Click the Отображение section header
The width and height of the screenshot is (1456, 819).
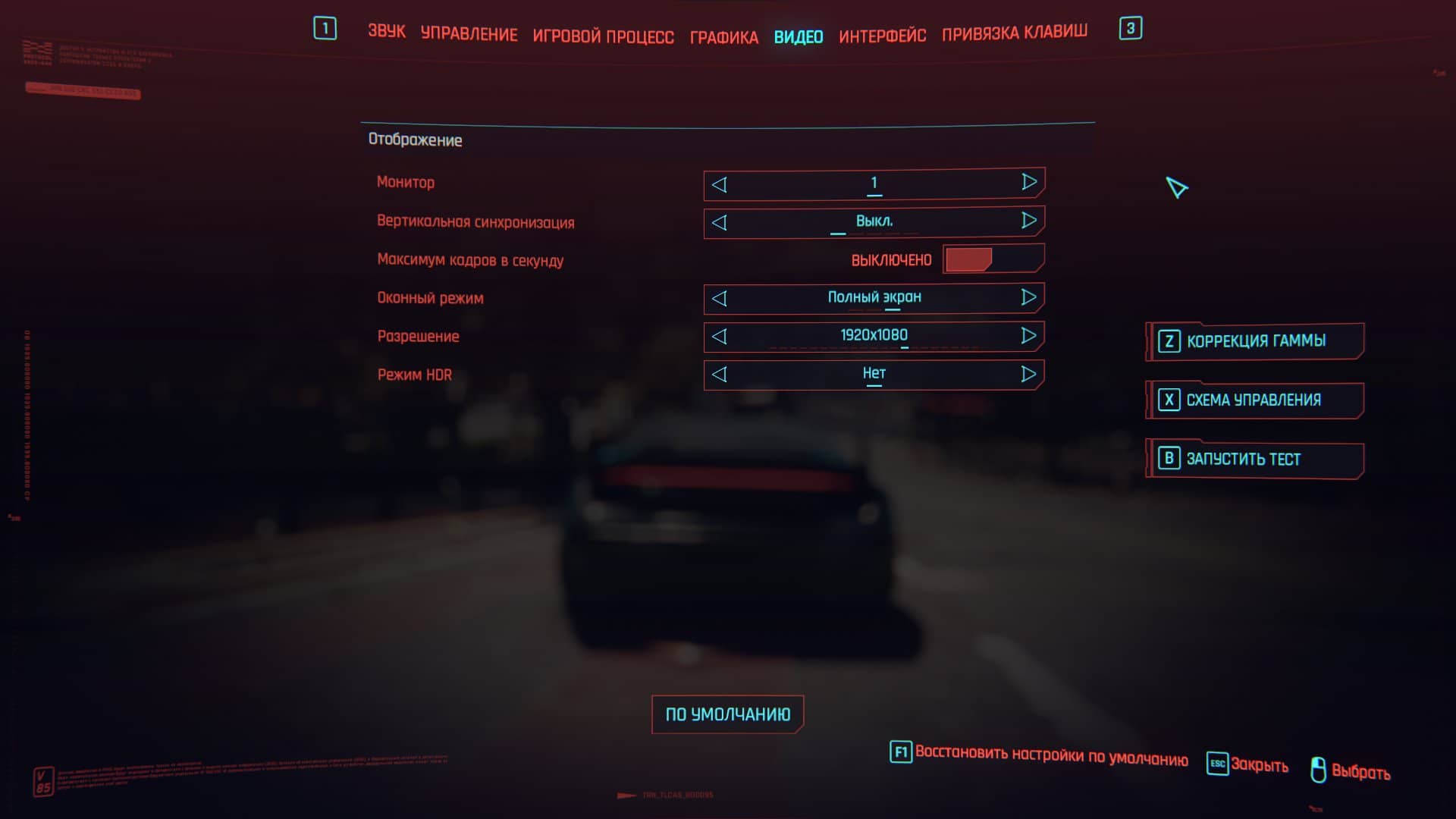point(416,140)
